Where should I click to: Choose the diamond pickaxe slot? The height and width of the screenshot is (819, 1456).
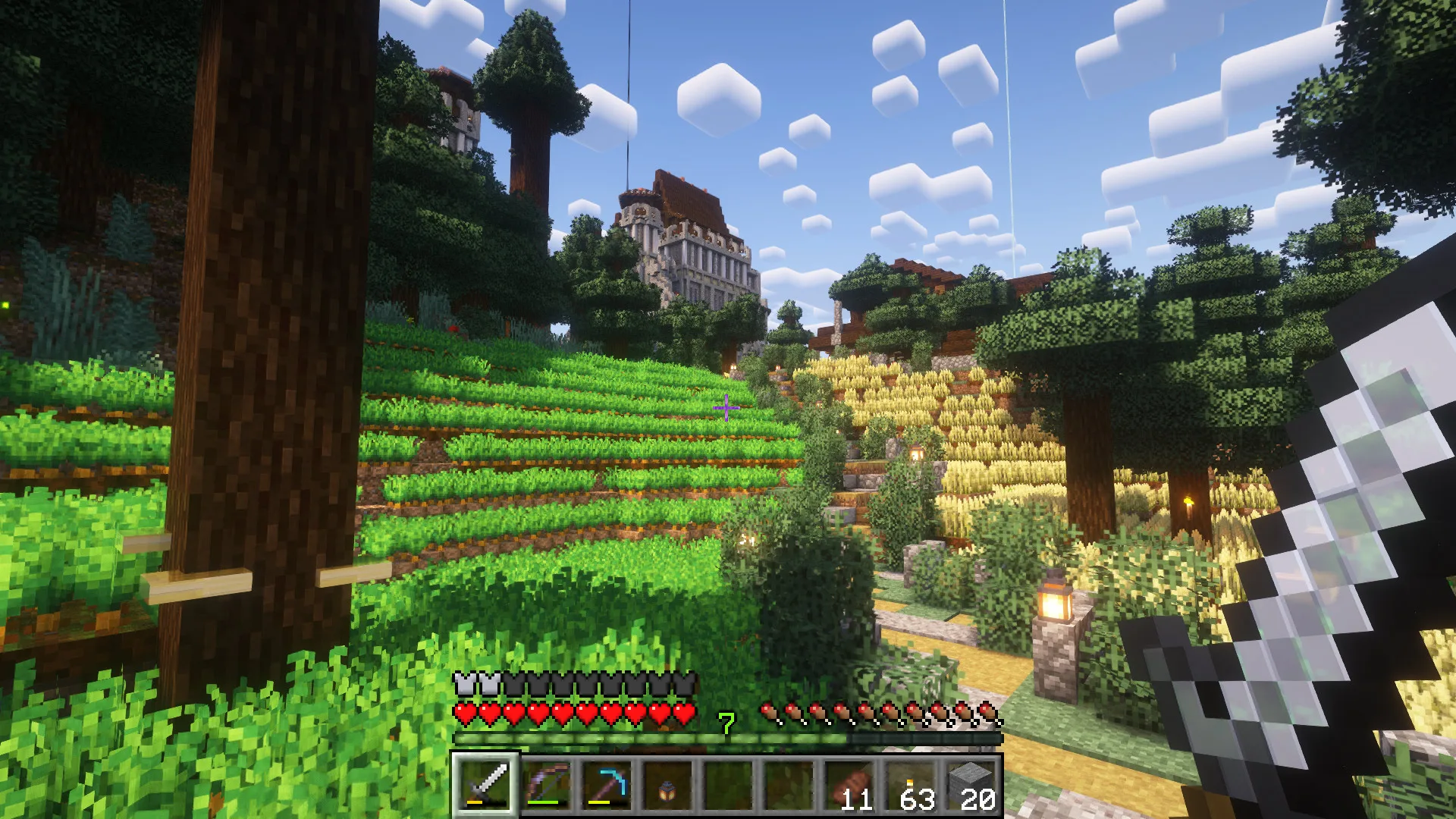tap(607, 784)
